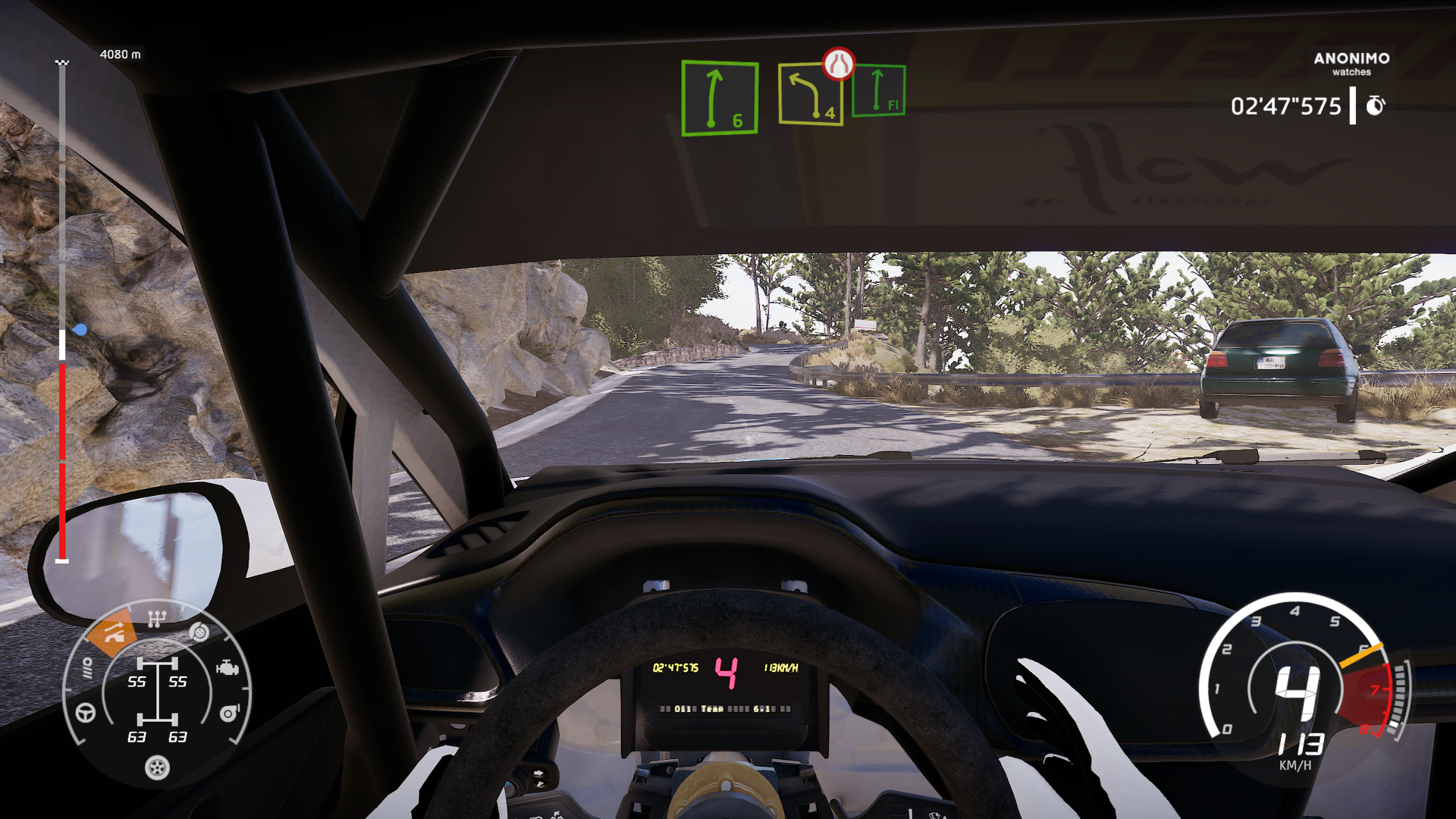The height and width of the screenshot is (819, 1456).
Task: Click the turbo damage icon
Action: (229, 713)
